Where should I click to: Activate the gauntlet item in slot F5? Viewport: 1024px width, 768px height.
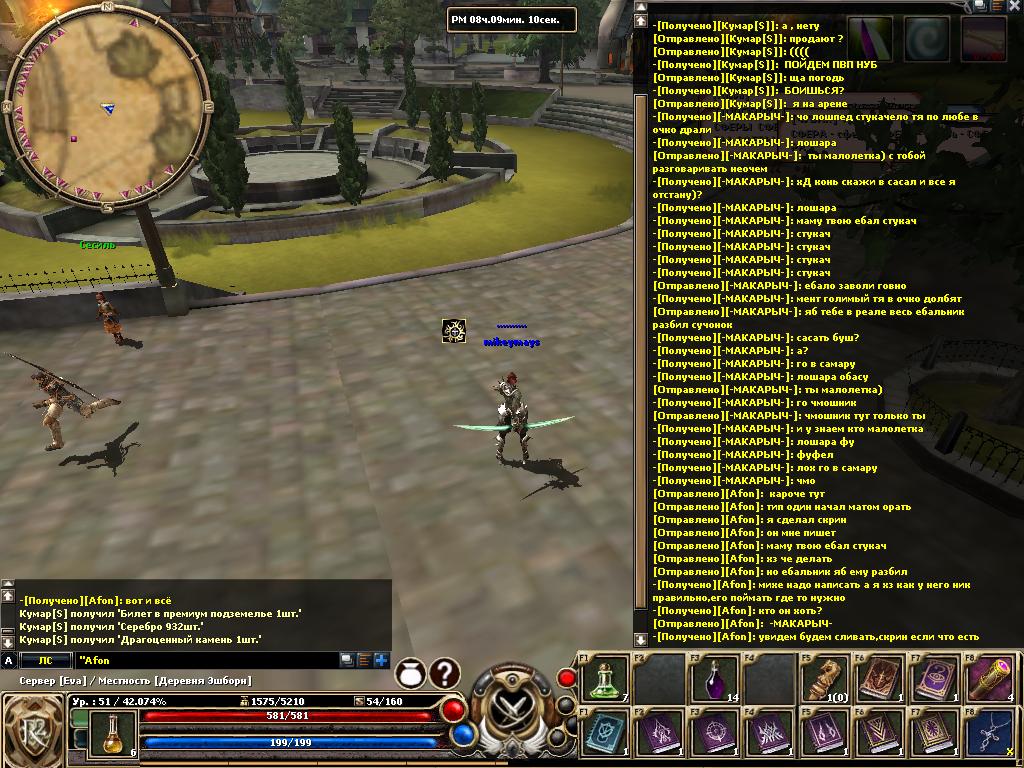coord(824,678)
